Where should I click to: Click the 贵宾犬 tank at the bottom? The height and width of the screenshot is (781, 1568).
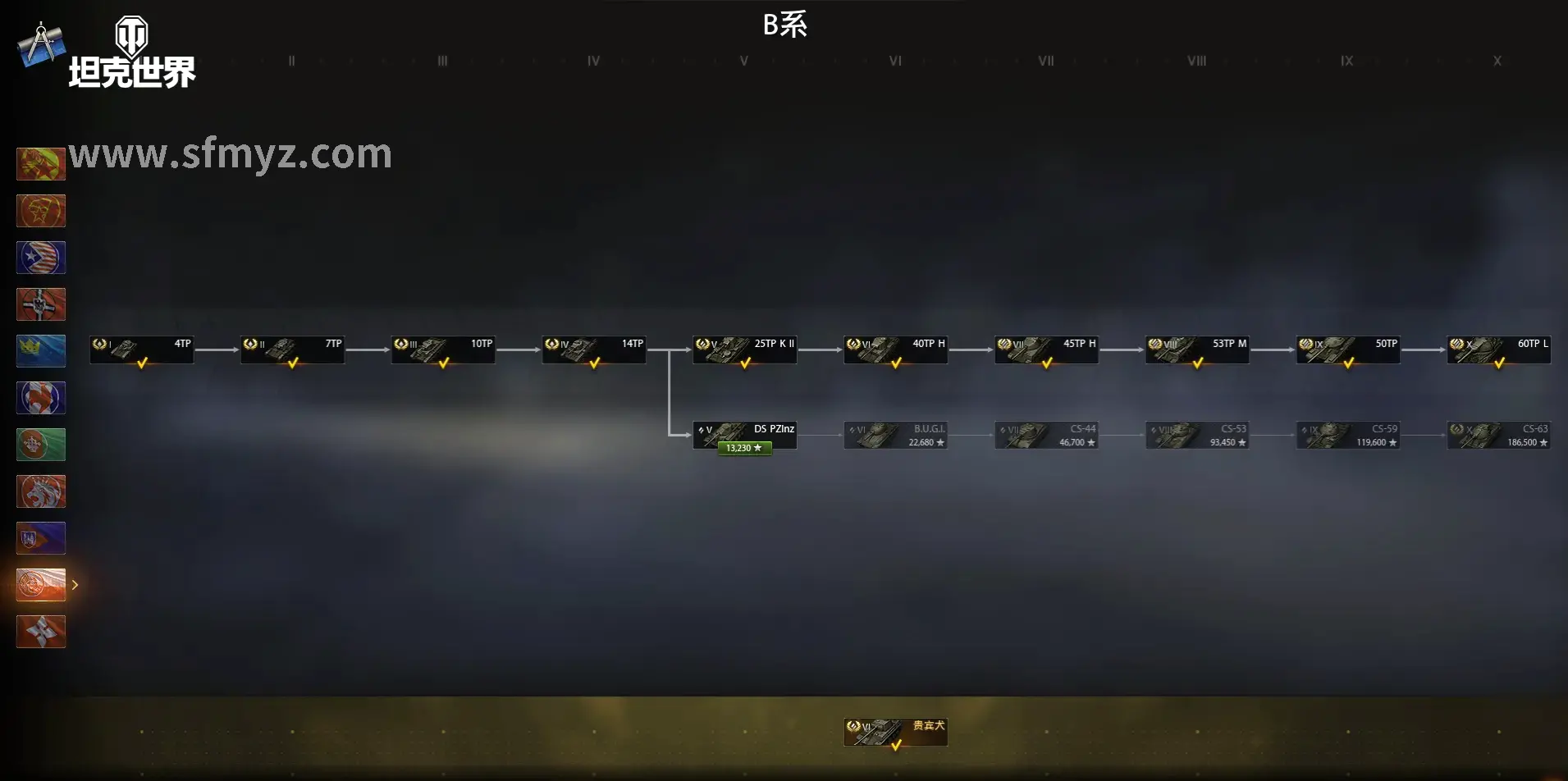coord(894,731)
